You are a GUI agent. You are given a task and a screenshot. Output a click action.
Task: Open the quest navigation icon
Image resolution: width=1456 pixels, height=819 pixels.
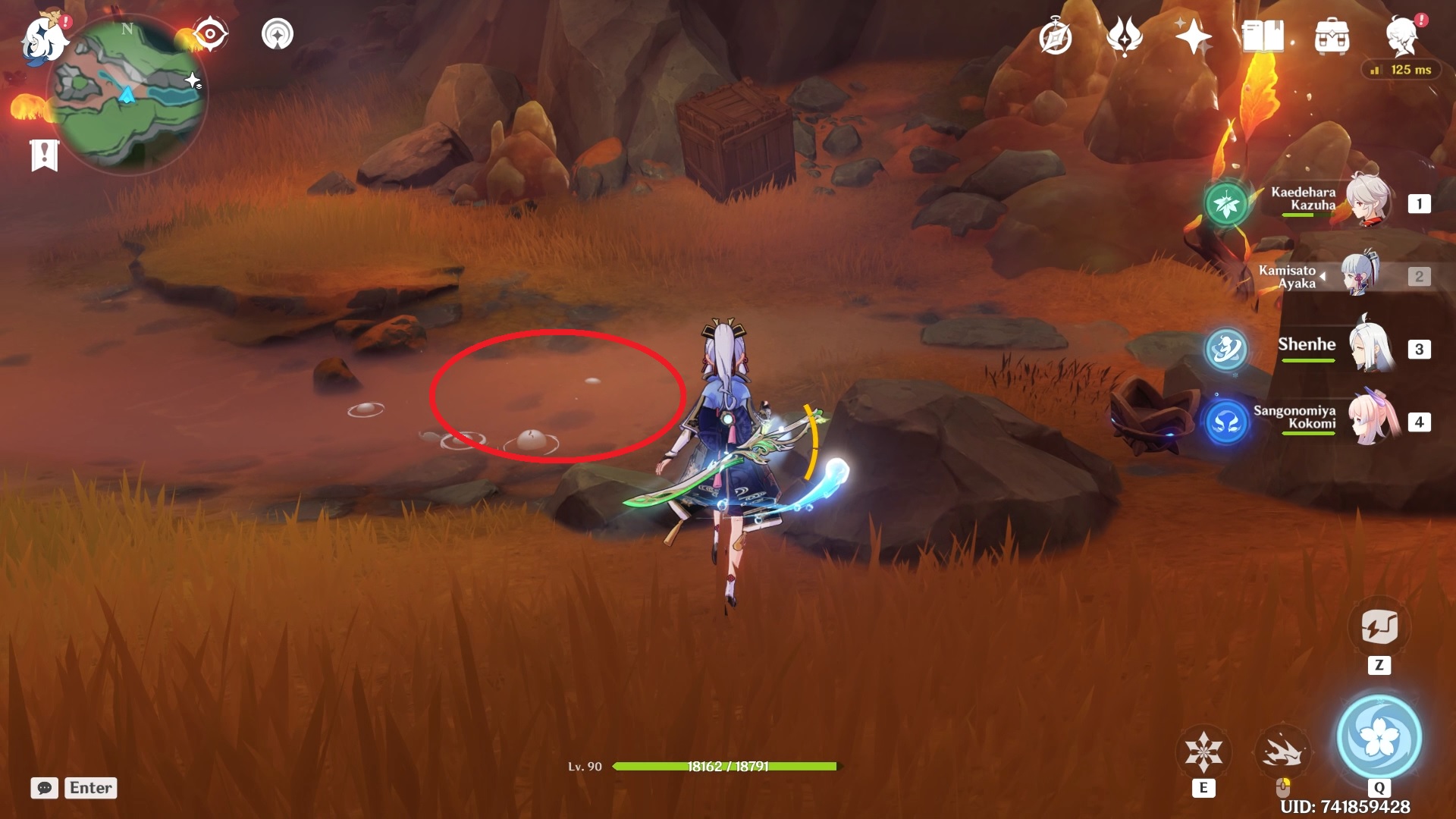[x=278, y=34]
